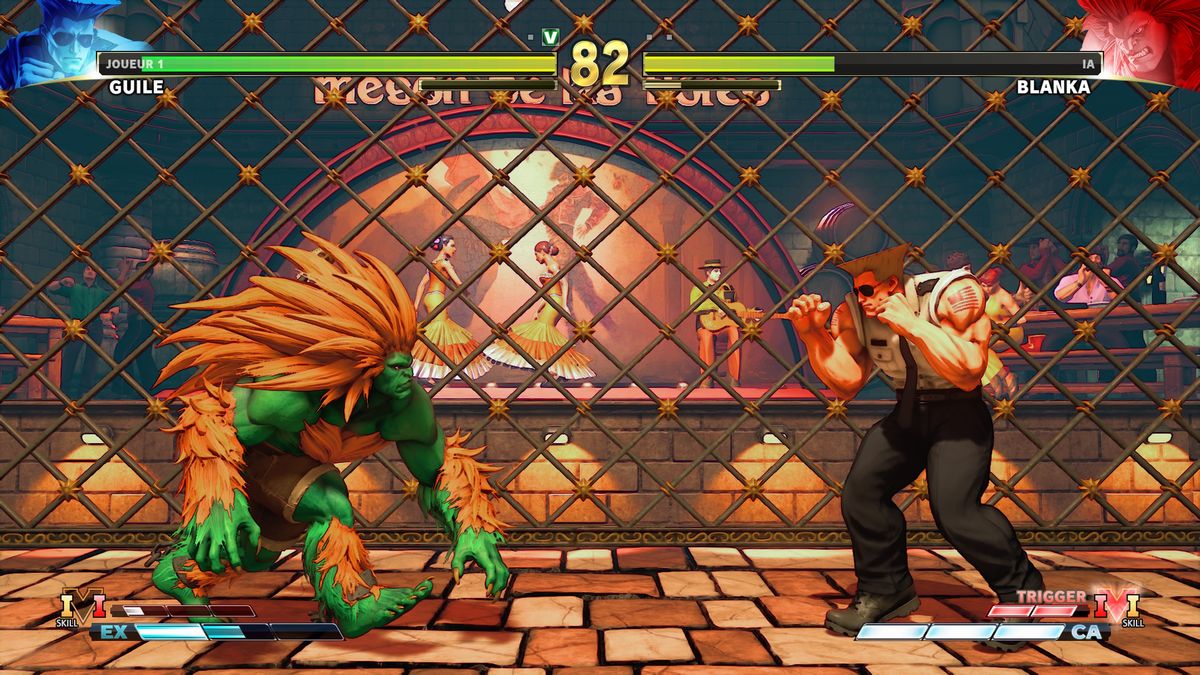
Task: Select the V-Trigger emblem beside the CA gauge
Action: pyautogui.click(x=1117, y=604)
